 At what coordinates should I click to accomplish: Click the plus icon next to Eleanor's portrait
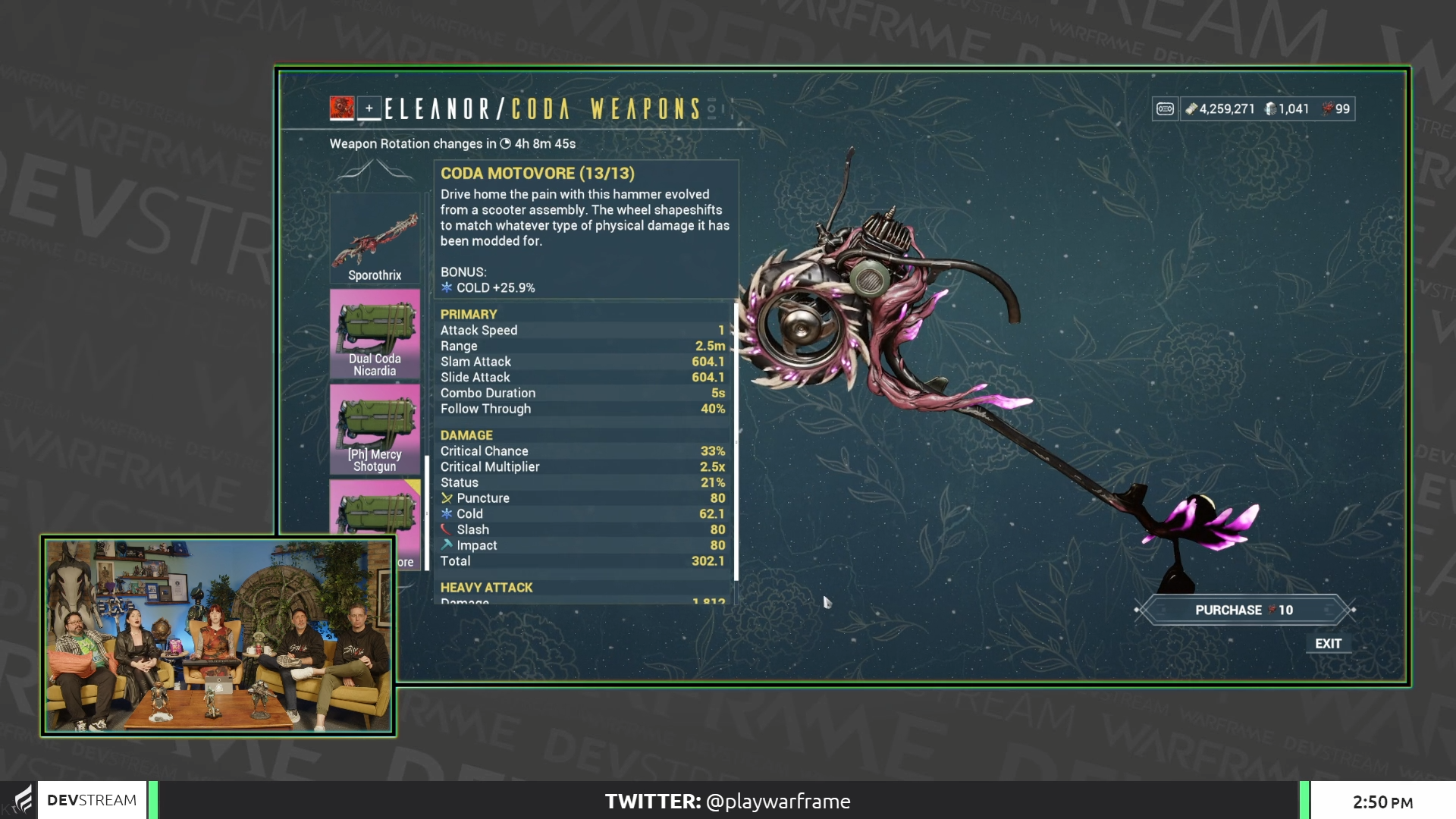pyautogui.click(x=369, y=108)
